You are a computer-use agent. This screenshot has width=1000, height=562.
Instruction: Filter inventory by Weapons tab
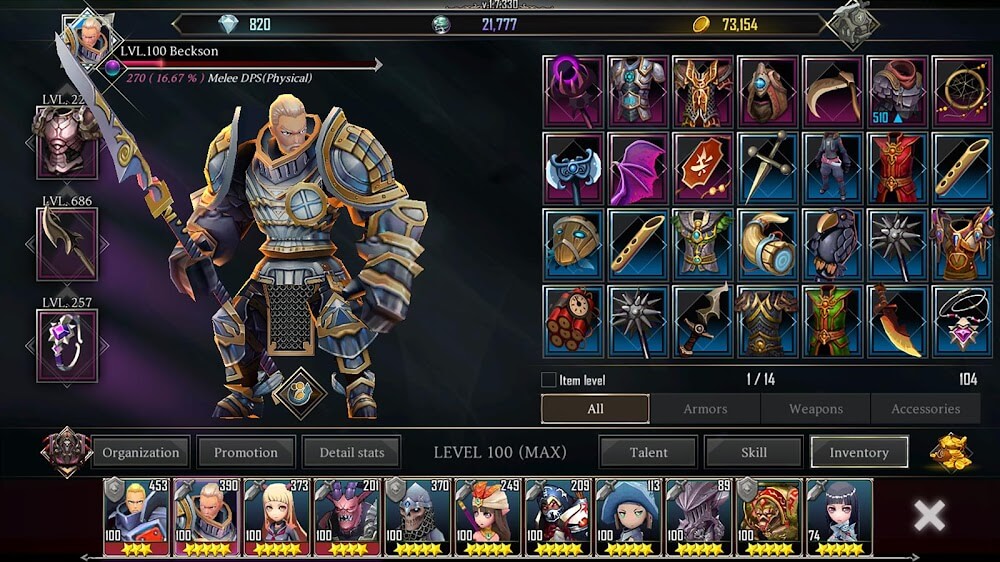click(816, 409)
